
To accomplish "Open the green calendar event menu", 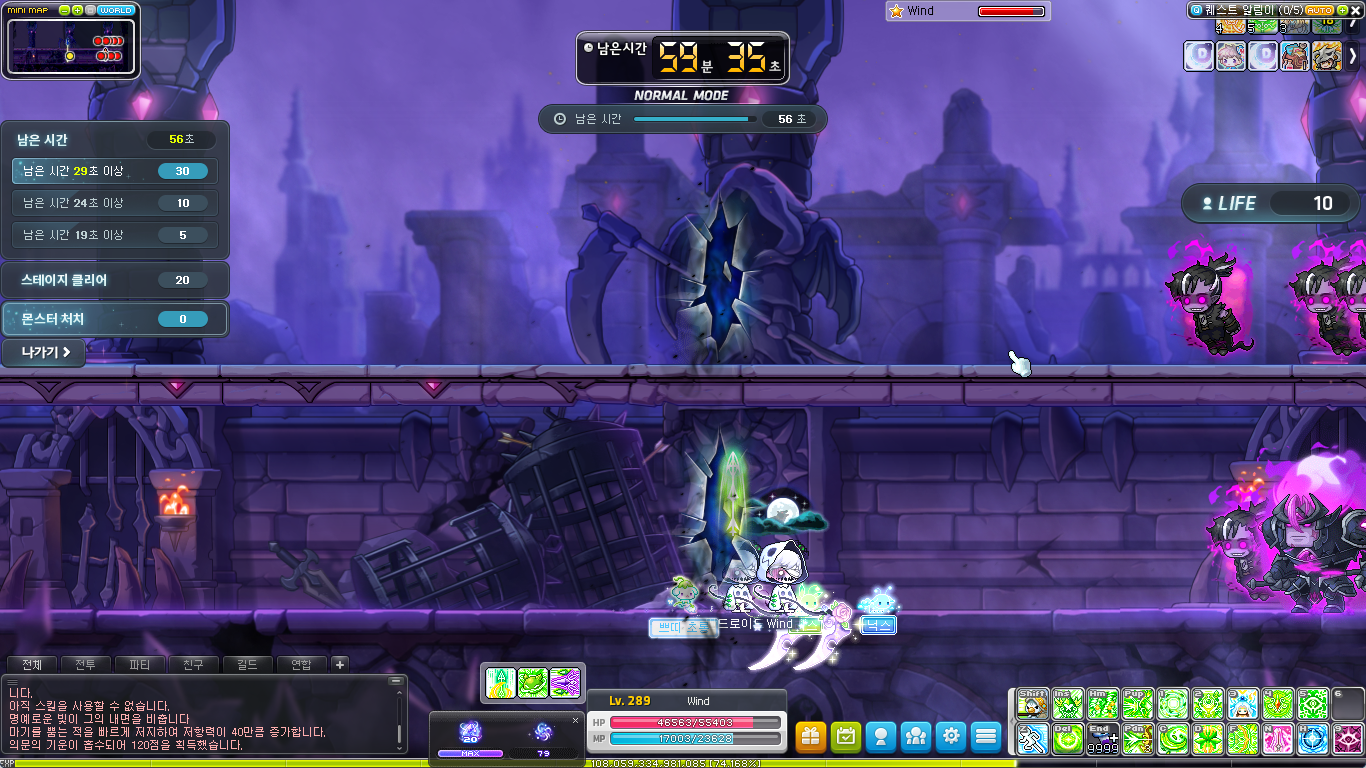I will tap(846, 737).
